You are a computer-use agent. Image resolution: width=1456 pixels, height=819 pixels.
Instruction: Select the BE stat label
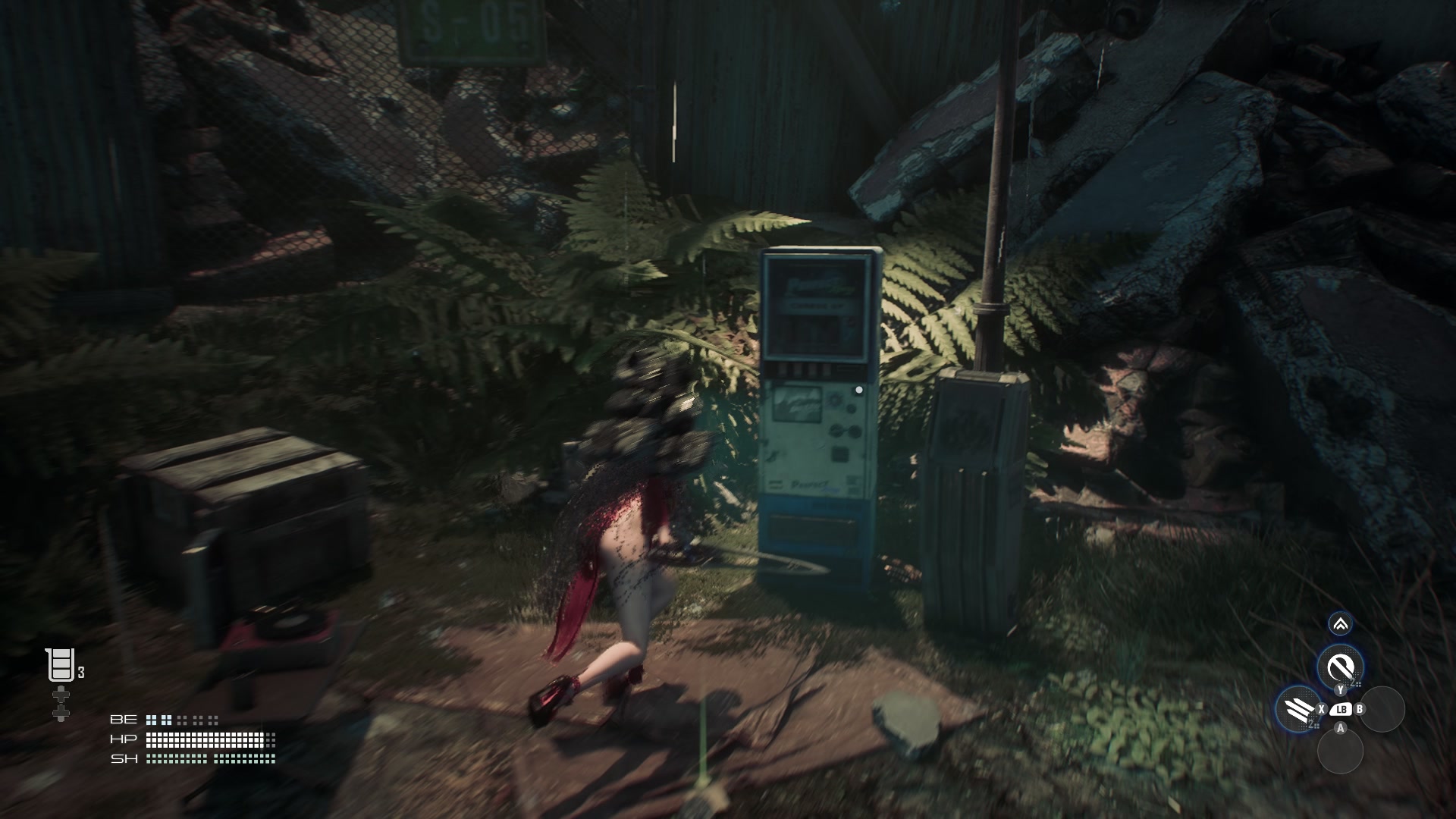(124, 720)
